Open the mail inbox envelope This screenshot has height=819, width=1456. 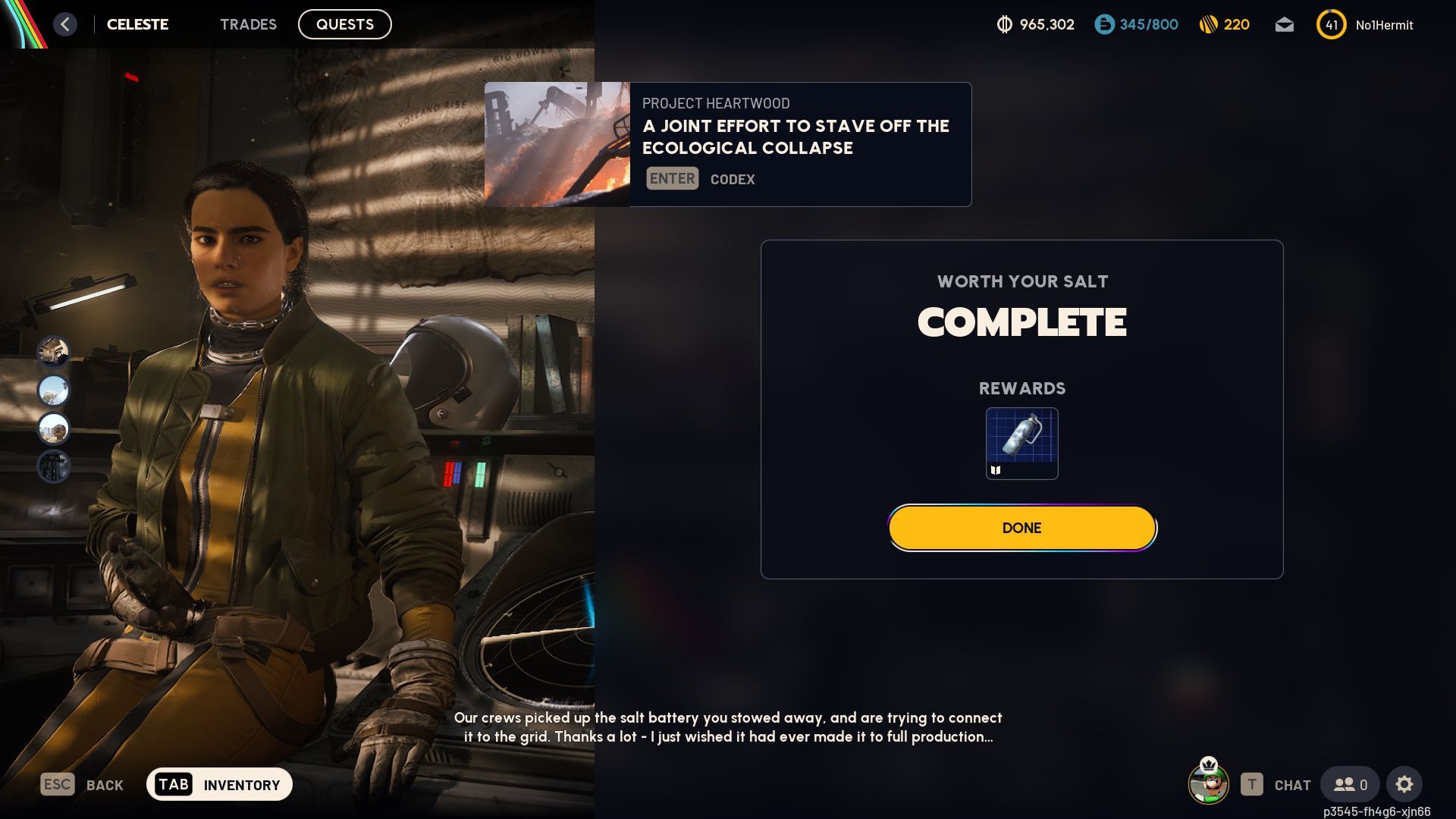tap(1284, 25)
